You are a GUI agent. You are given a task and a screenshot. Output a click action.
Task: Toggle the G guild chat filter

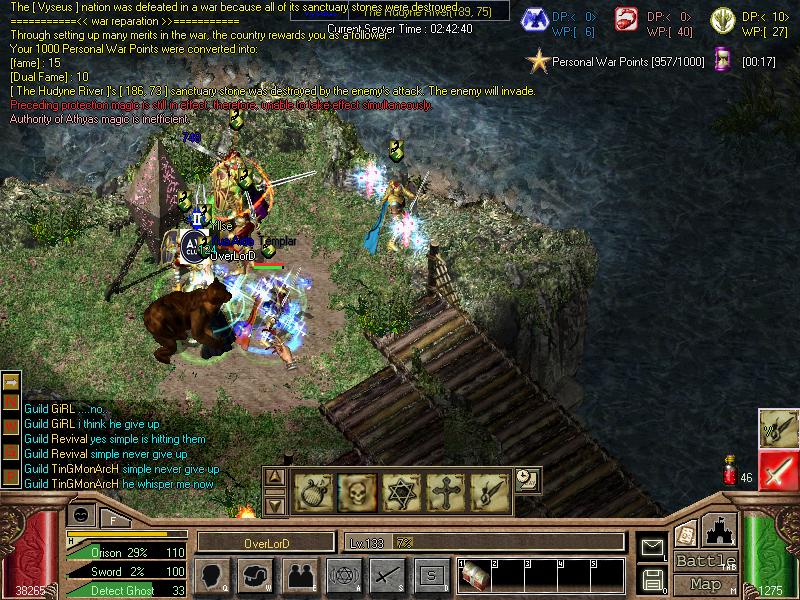click(x=11, y=453)
